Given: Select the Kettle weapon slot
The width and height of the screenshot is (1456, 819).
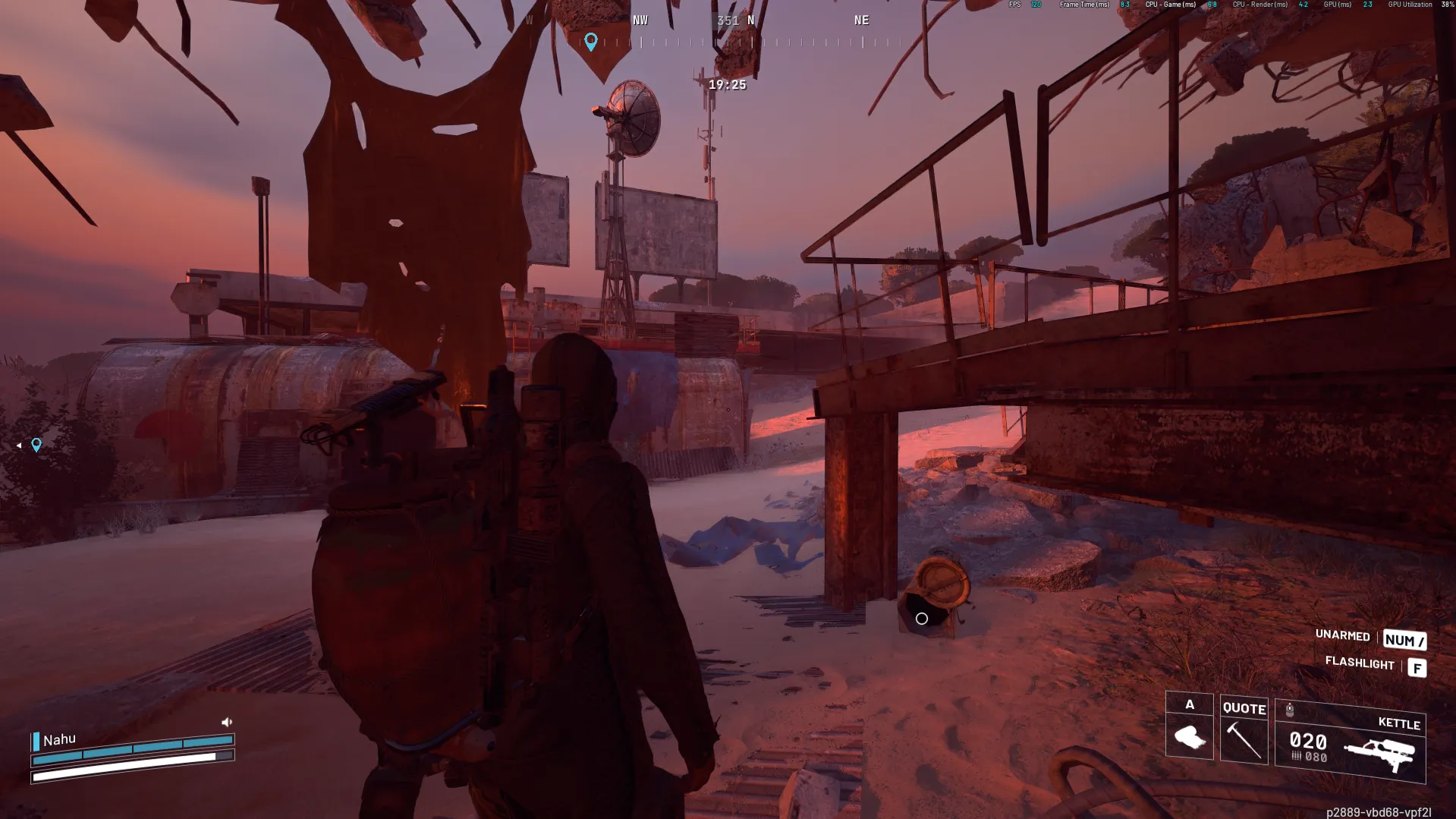Looking at the screenshot, I should [x=1350, y=742].
